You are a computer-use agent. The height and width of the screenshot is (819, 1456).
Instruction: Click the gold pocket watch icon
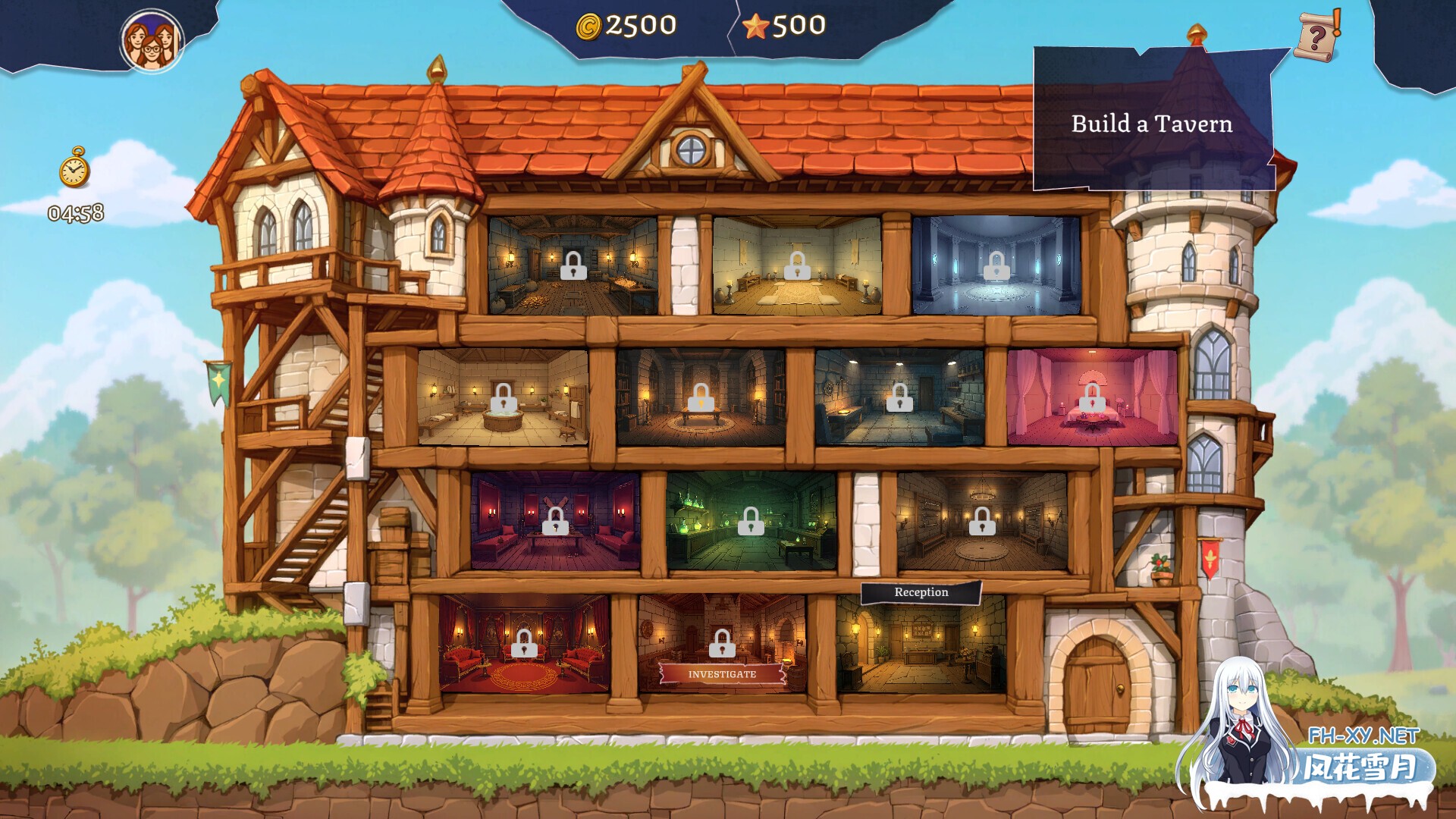pyautogui.click(x=74, y=168)
